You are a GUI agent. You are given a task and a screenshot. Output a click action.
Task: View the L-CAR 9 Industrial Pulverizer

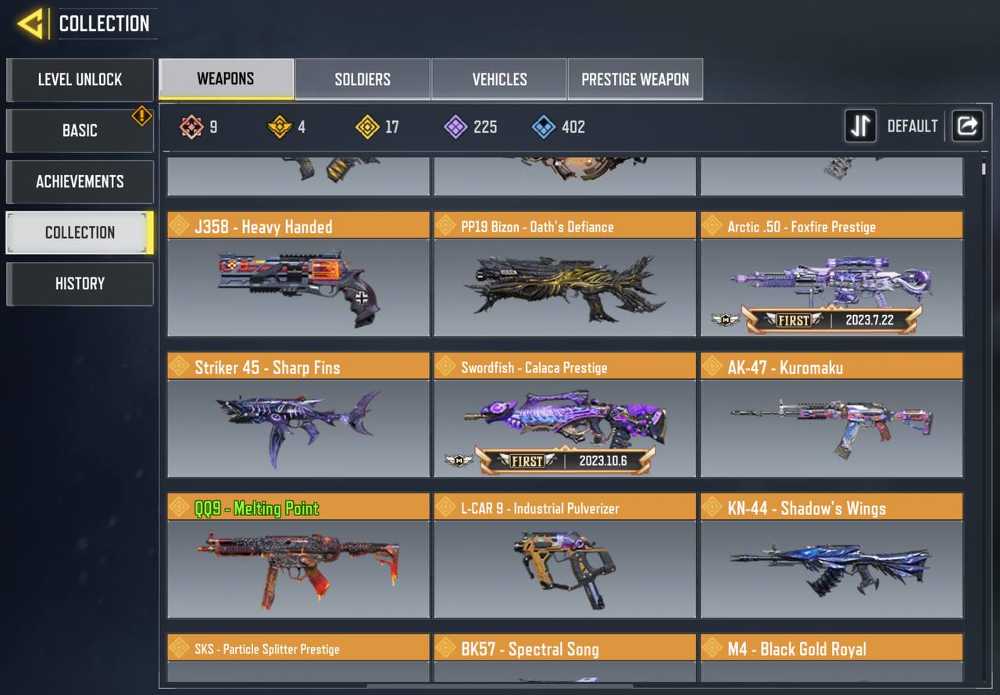point(564,557)
